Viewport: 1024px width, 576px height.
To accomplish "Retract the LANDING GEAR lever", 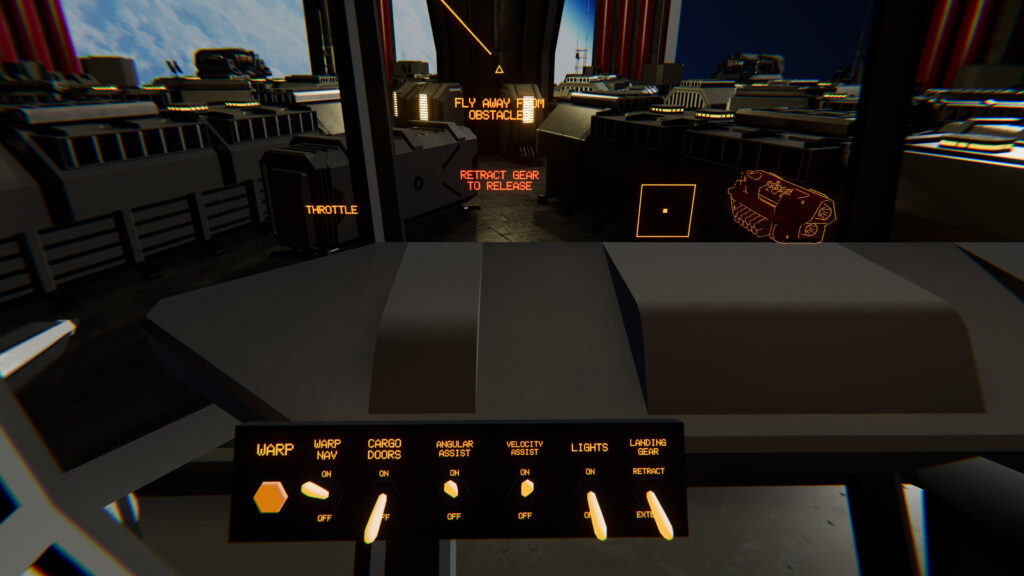I will [659, 512].
